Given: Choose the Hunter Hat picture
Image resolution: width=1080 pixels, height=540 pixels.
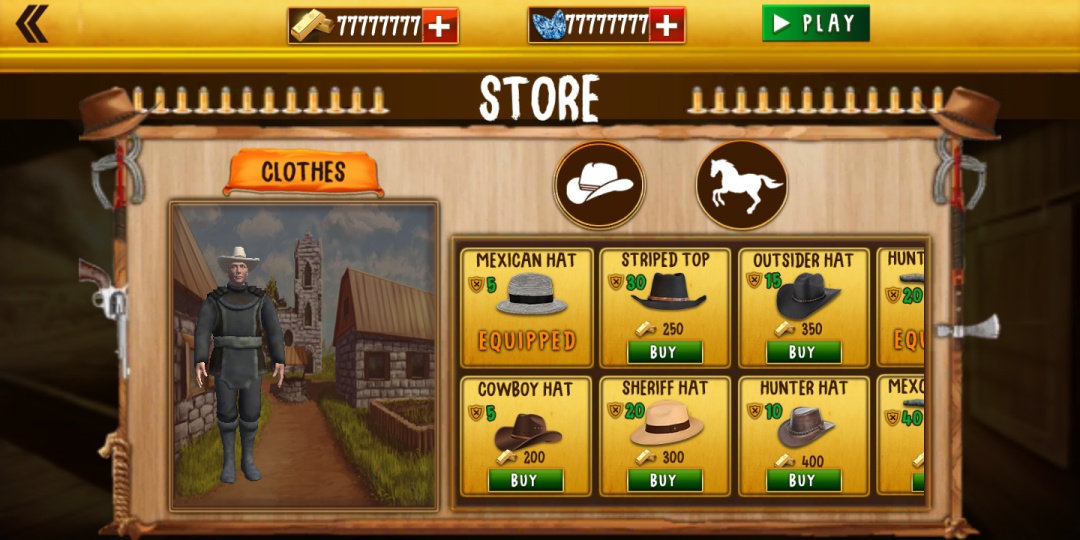Looking at the screenshot, I should click(x=806, y=426).
